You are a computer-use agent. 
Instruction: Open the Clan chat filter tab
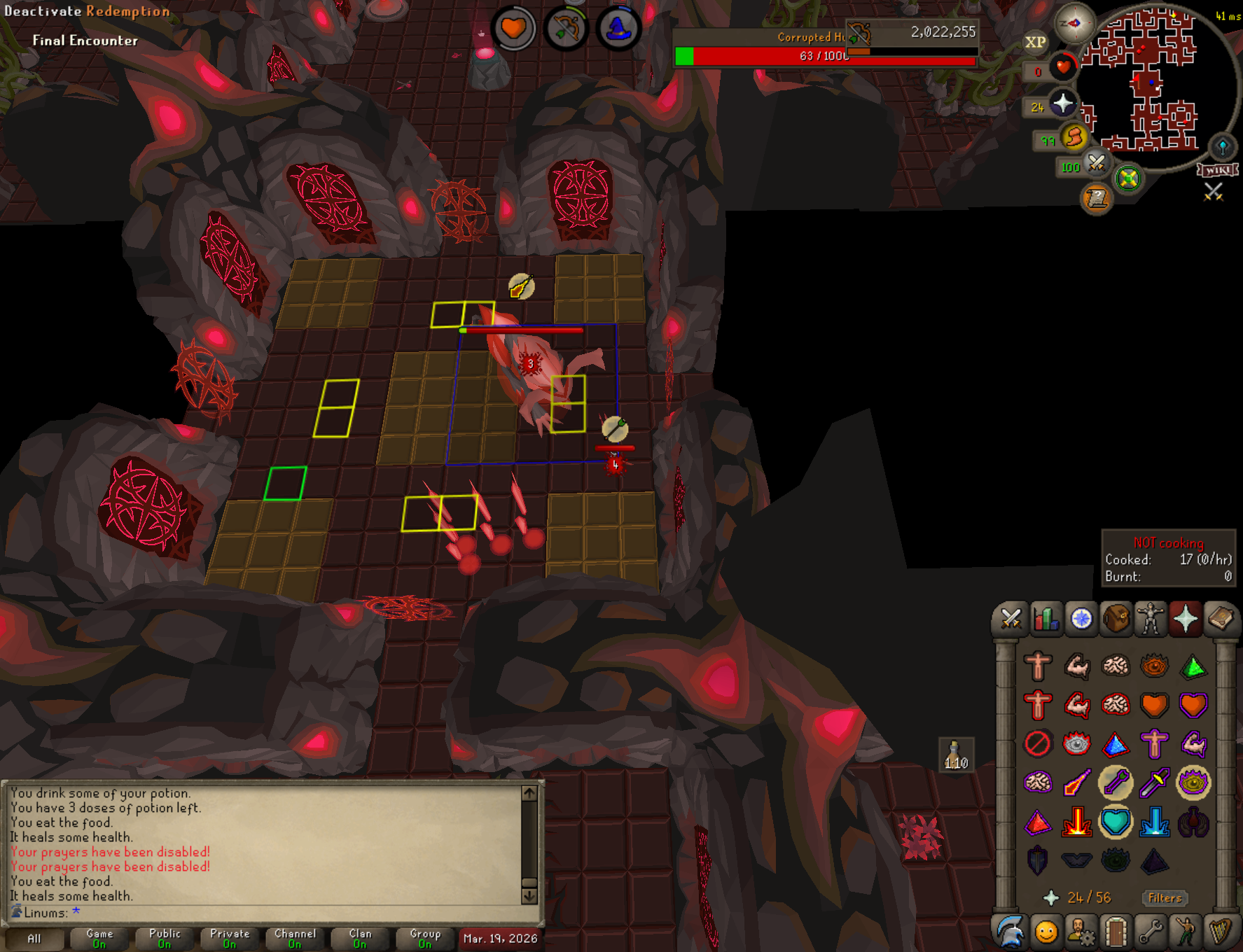[360, 938]
